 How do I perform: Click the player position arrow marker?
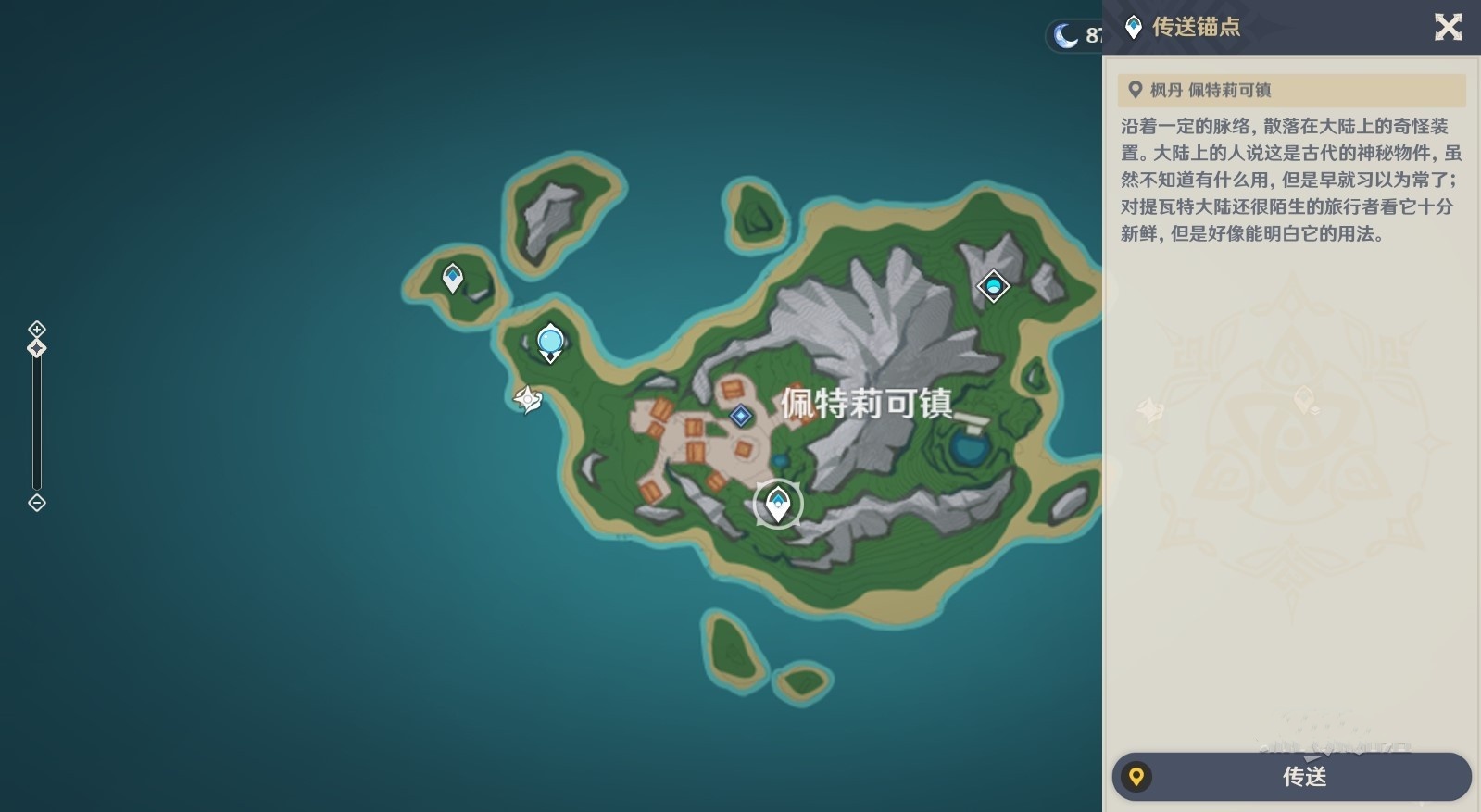528,399
